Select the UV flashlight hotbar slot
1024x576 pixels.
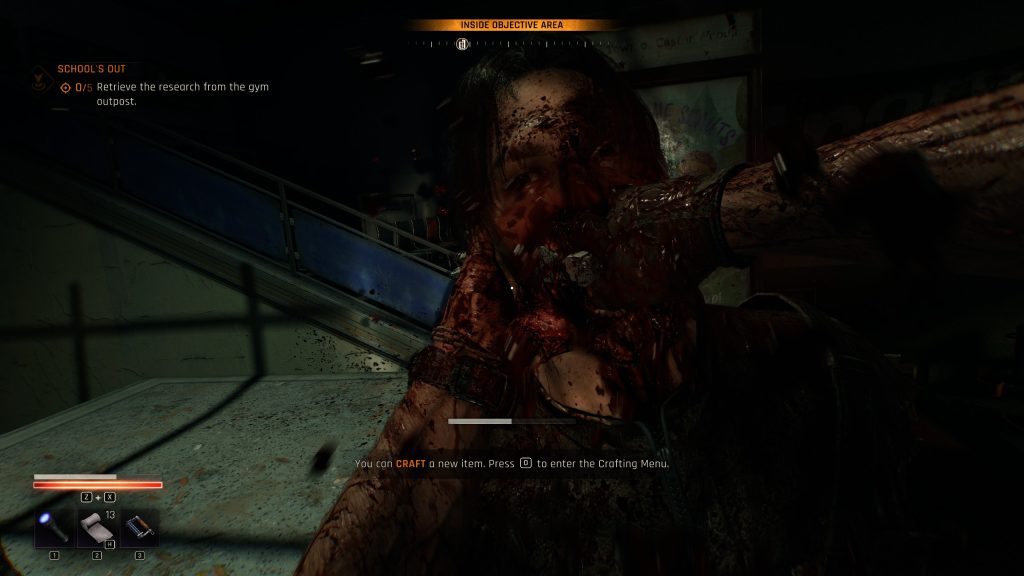(53, 527)
